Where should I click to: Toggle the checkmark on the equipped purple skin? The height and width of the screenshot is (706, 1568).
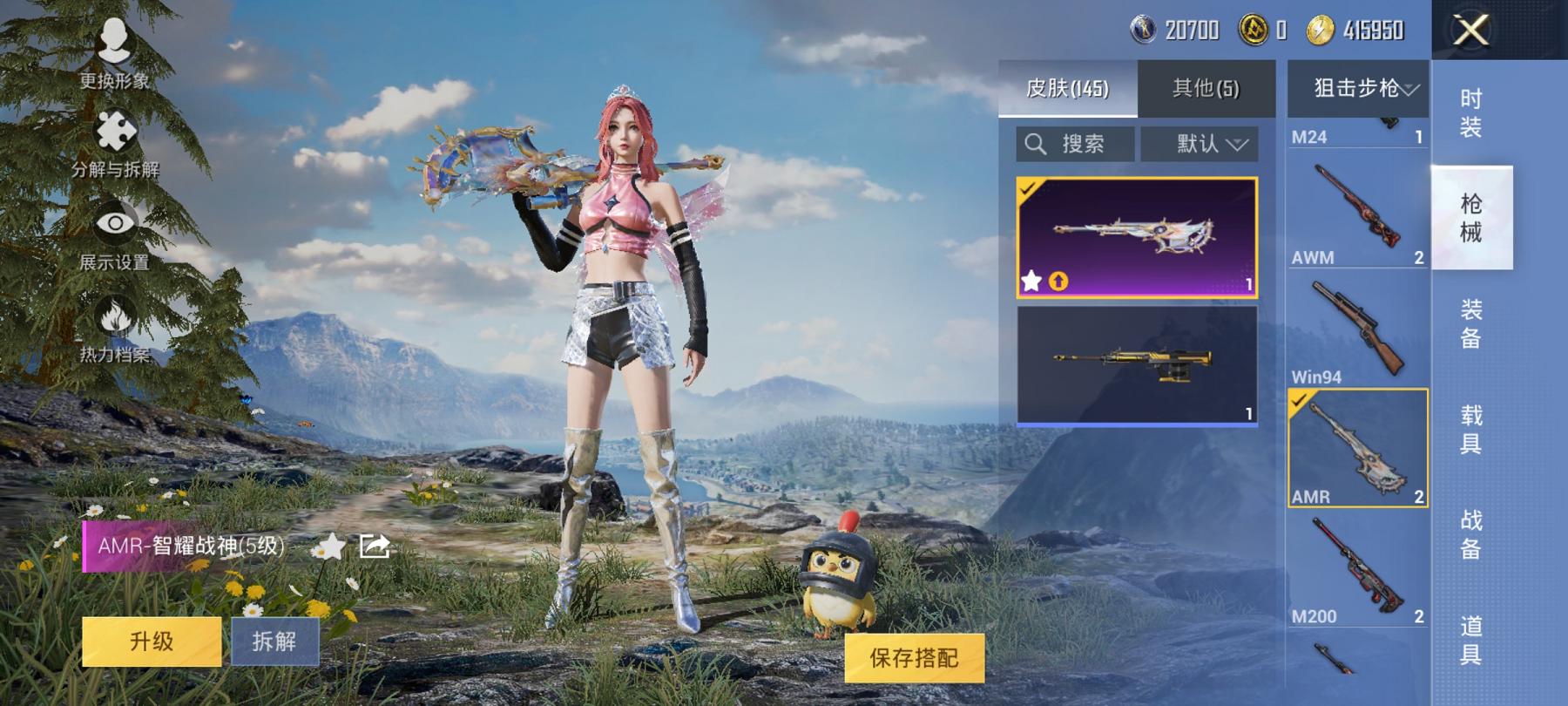1028,187
